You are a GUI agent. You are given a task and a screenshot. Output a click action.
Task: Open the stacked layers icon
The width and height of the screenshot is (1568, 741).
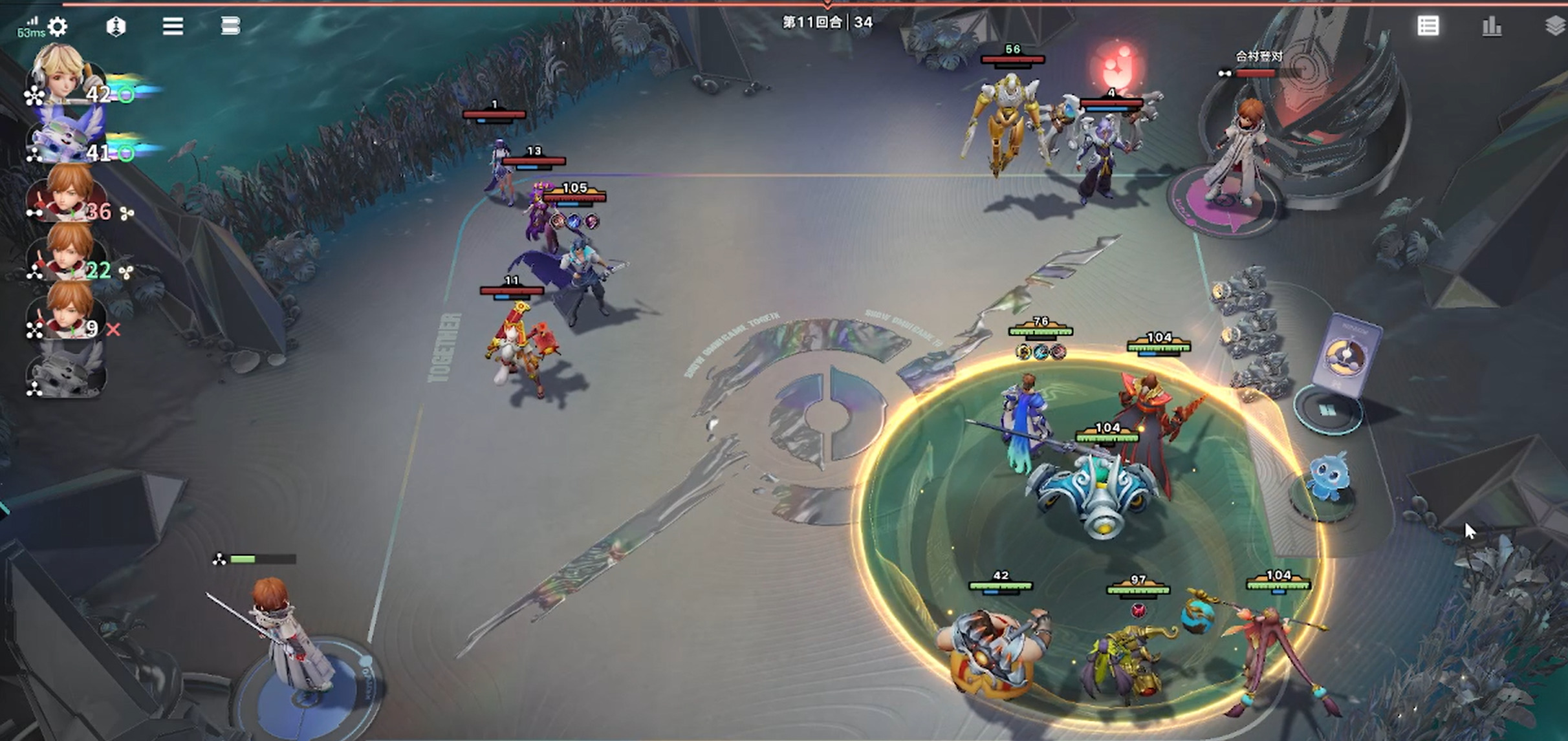pyautogui.click(x=1554, y=27)
